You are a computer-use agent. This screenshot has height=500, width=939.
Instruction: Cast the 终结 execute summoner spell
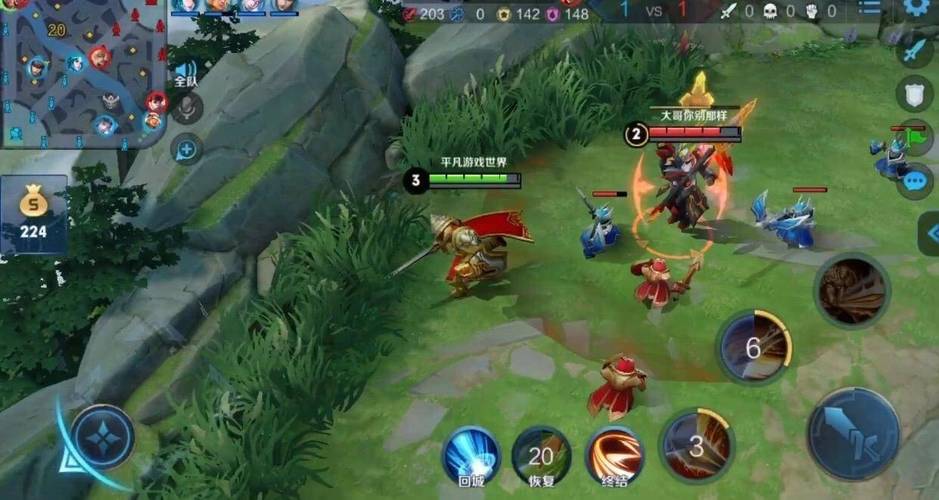613,456
